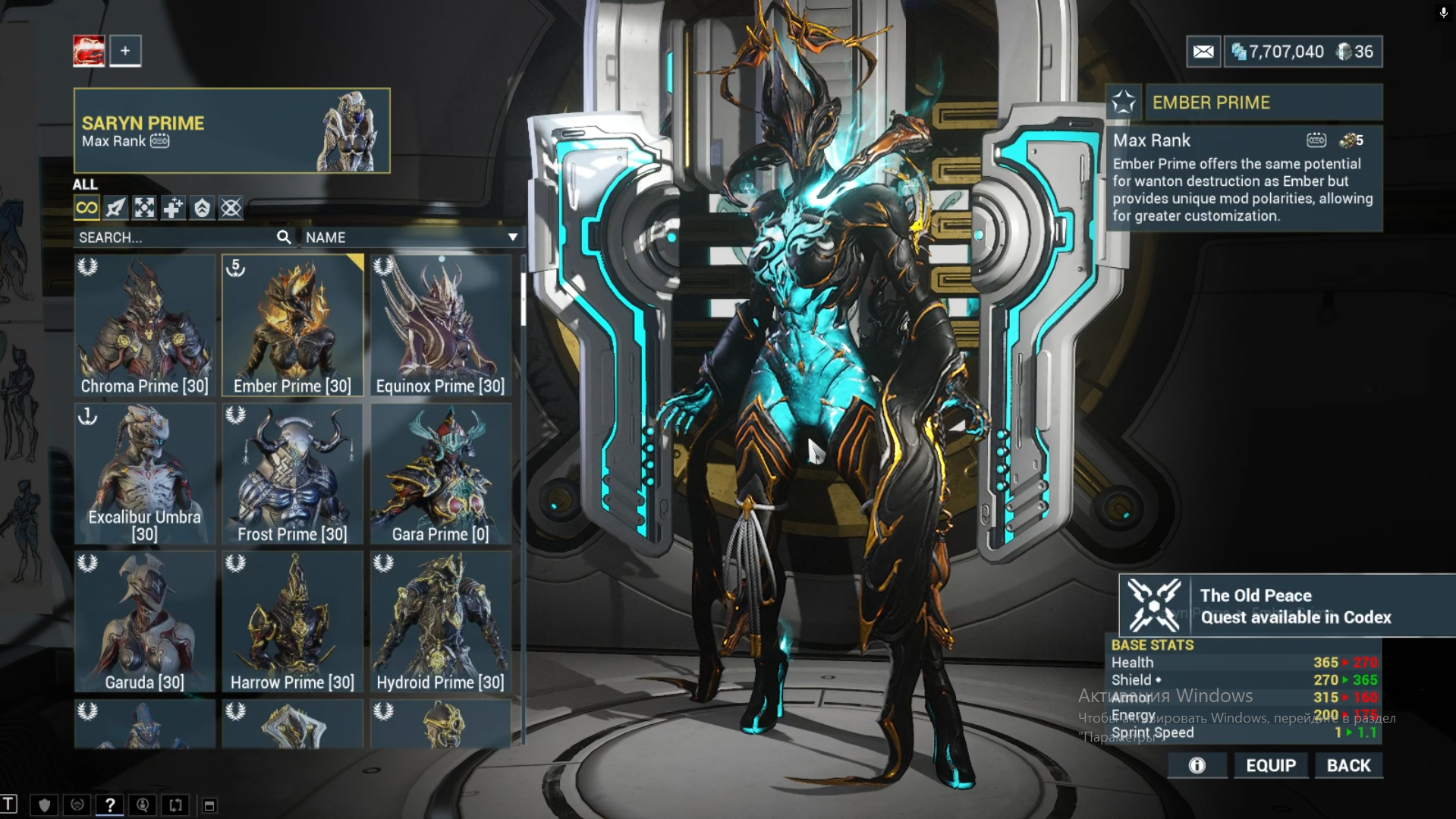Click the plus button beside profile avatar

[x=125, y=51]
